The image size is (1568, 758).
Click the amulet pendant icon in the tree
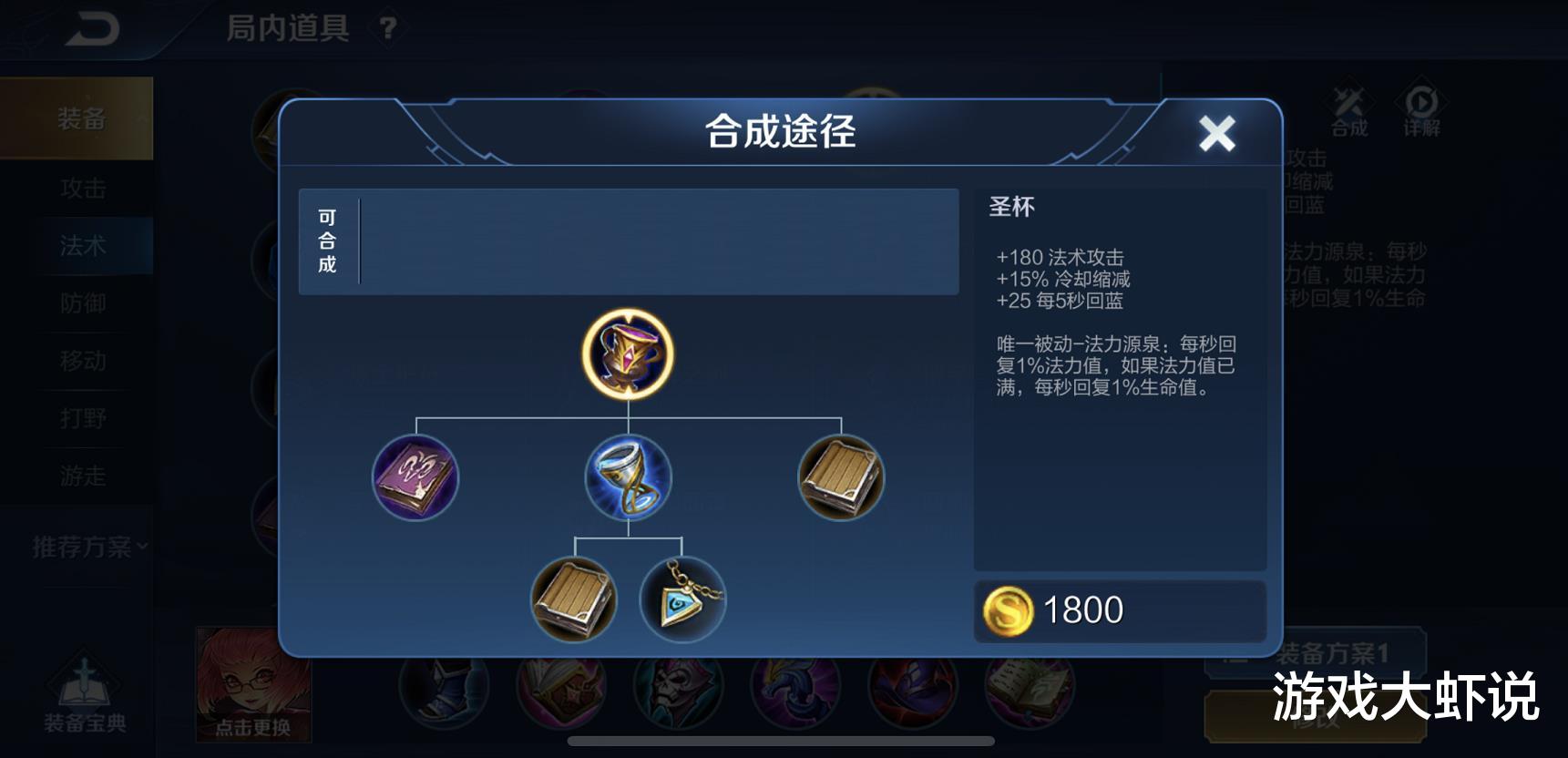pos(682,600)
